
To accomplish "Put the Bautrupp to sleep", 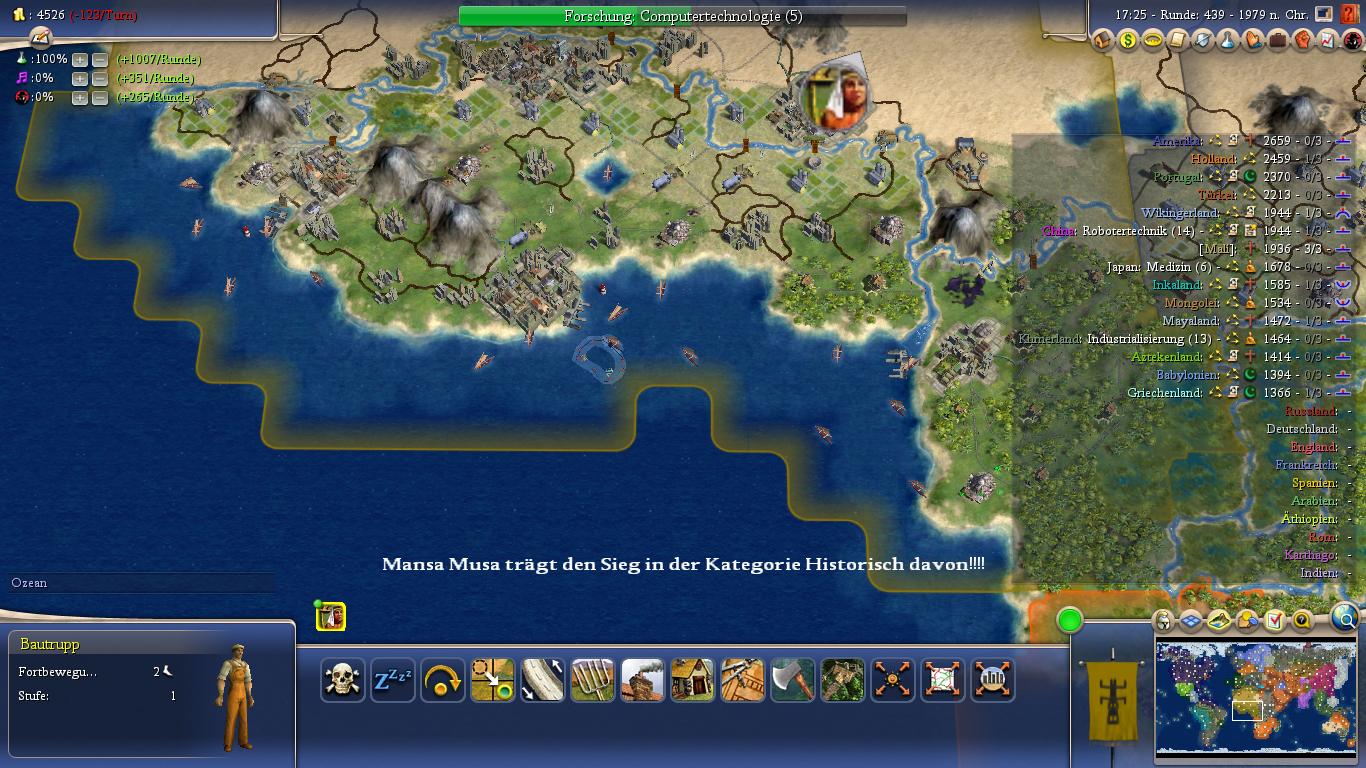I will pos(393,681).
